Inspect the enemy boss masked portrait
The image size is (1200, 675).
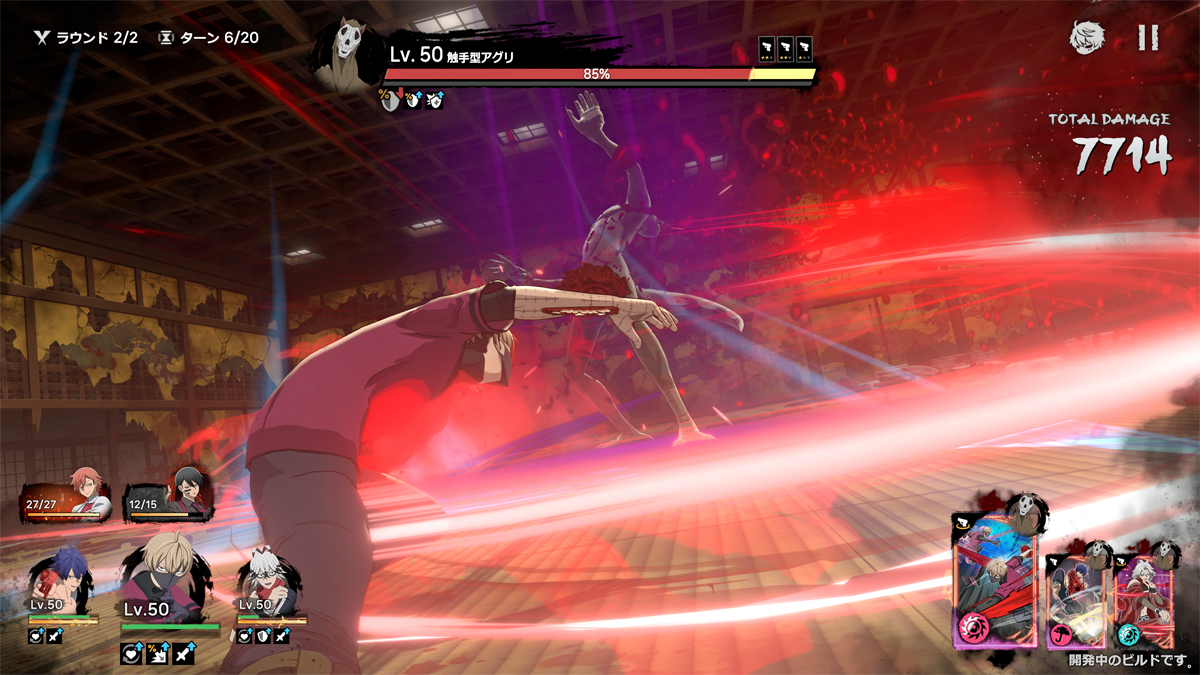coord(346,55)
